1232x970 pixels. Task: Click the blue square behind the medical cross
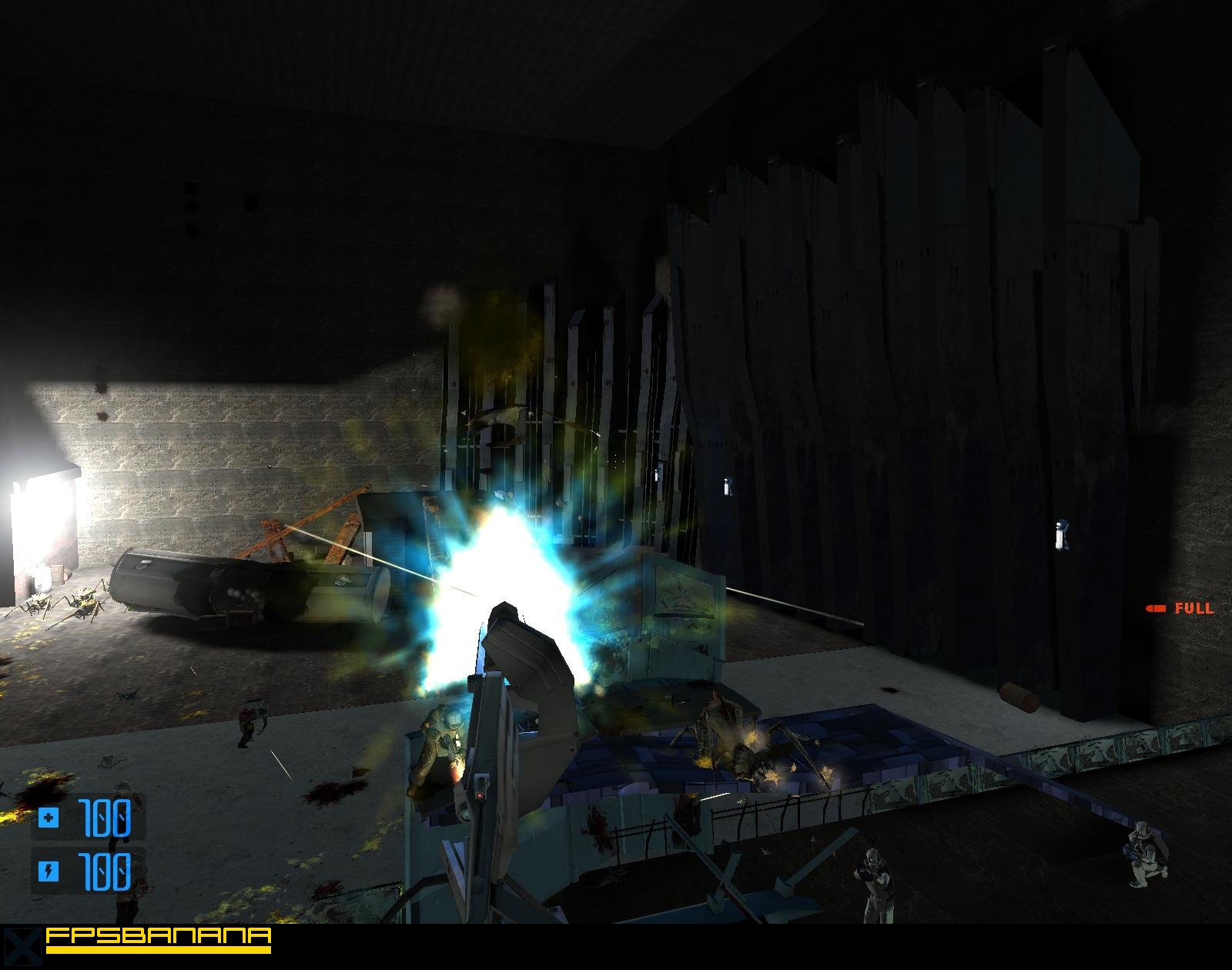[x=49, y=816]
